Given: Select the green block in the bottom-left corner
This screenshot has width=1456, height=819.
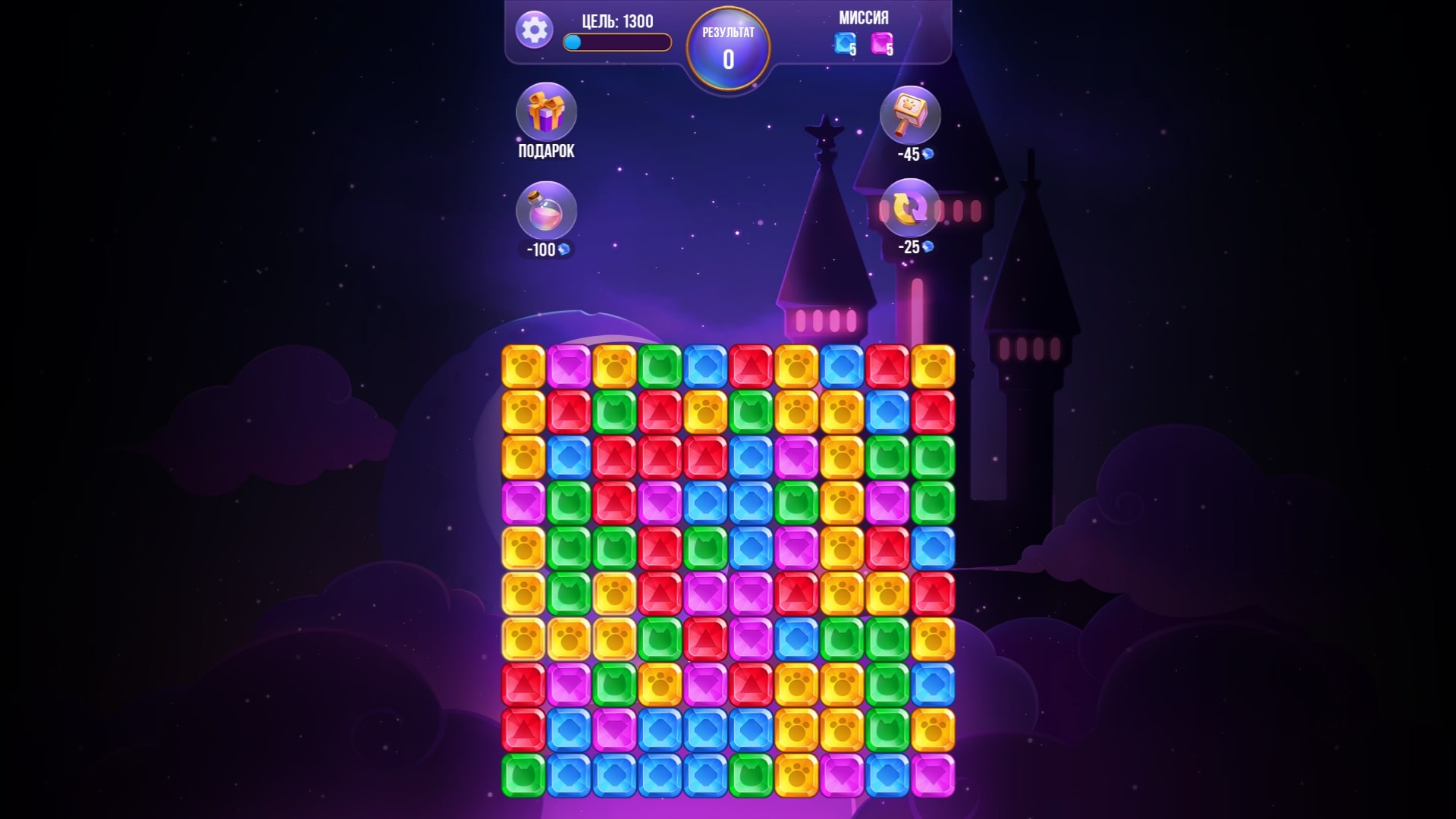Looking at the screenshot, I should pyautogui.click(x=522, y=773).
